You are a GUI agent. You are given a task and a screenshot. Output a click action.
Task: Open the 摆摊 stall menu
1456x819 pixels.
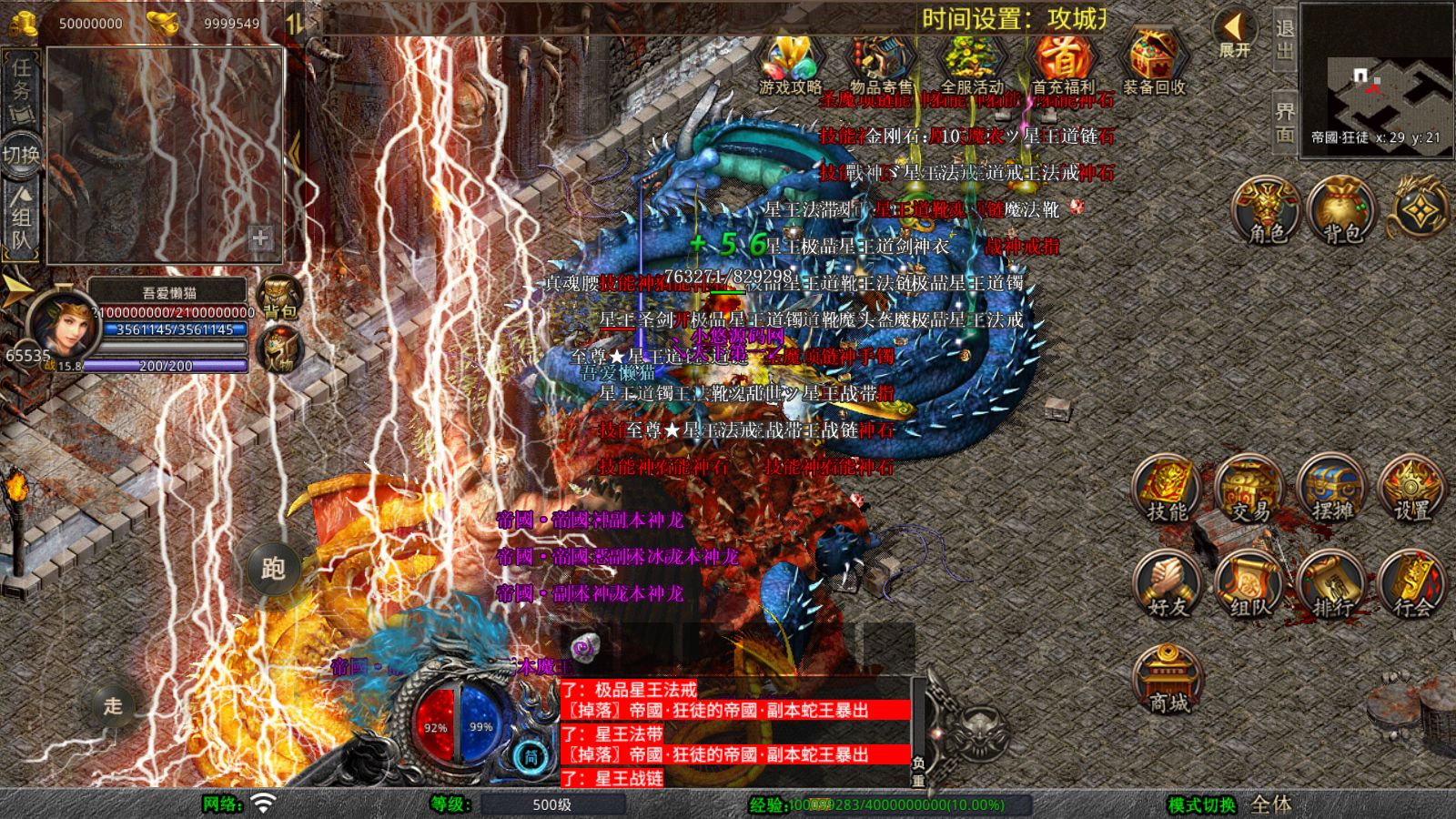click(x=1331, y=491)
